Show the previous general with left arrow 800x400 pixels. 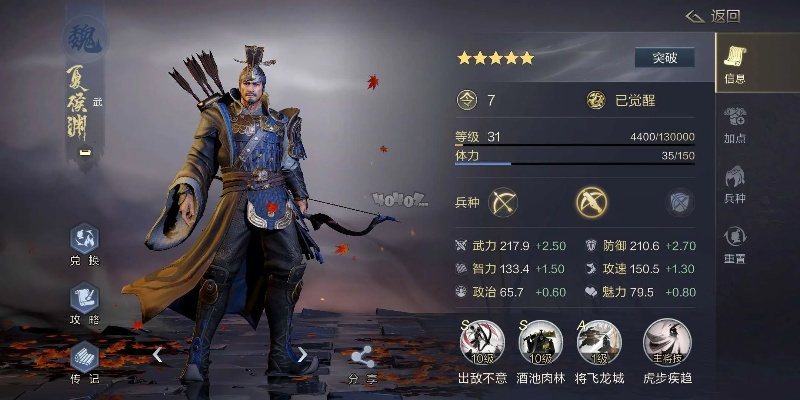[x=158, y=354]
